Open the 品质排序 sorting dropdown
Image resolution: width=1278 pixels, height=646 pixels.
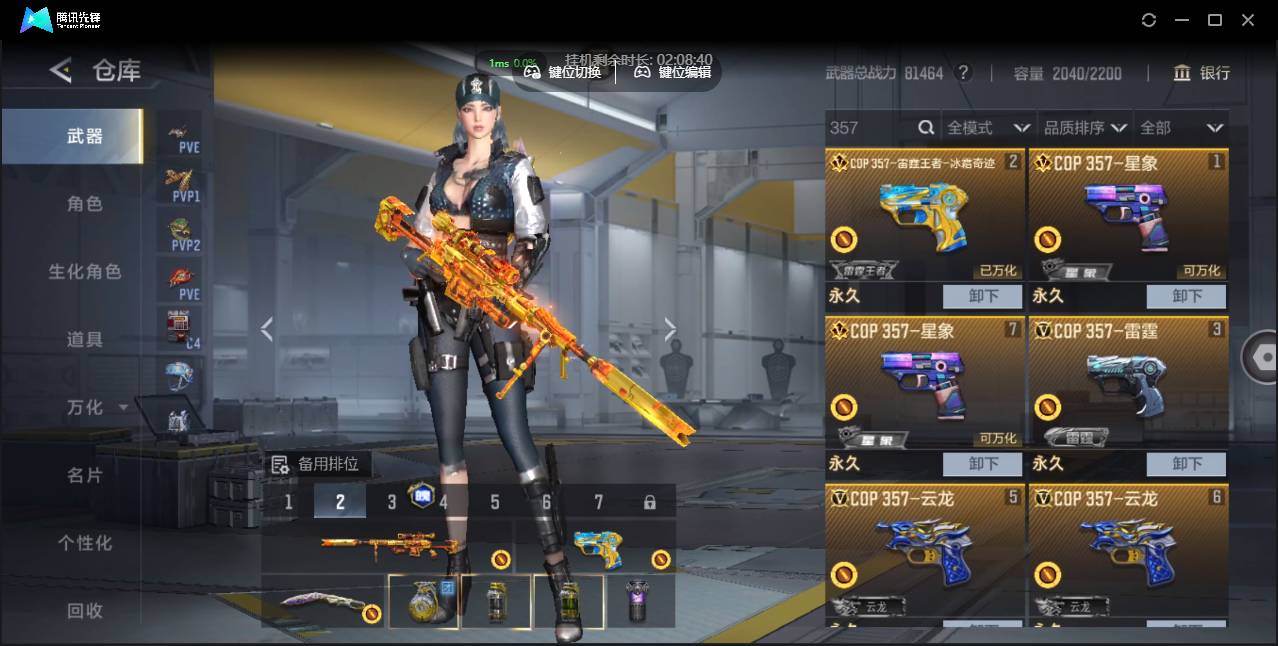pyautogui.click(x=1084, y=128)
